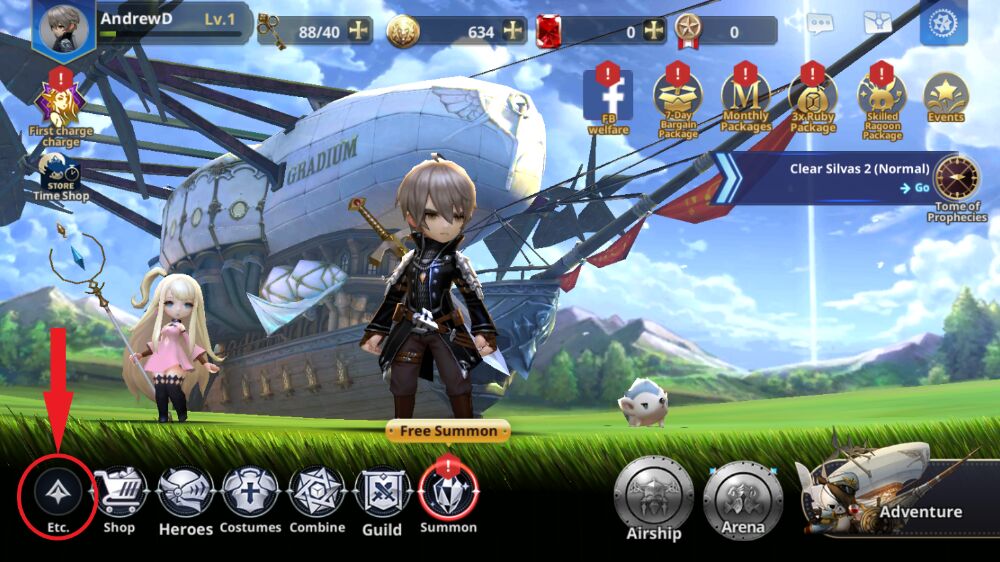
Task: Add more rubies with plus button
Action: (x=654, y=31)
